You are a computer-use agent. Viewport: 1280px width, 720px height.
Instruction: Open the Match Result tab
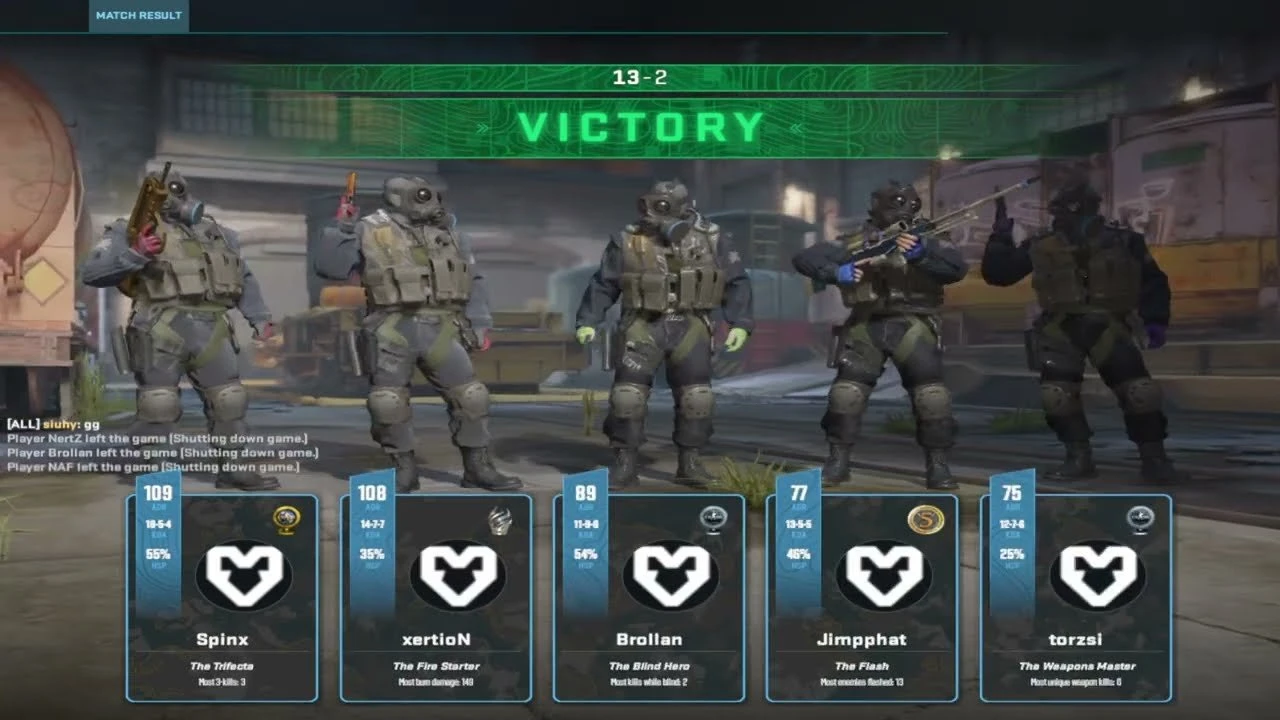click(x=138, y=16)
